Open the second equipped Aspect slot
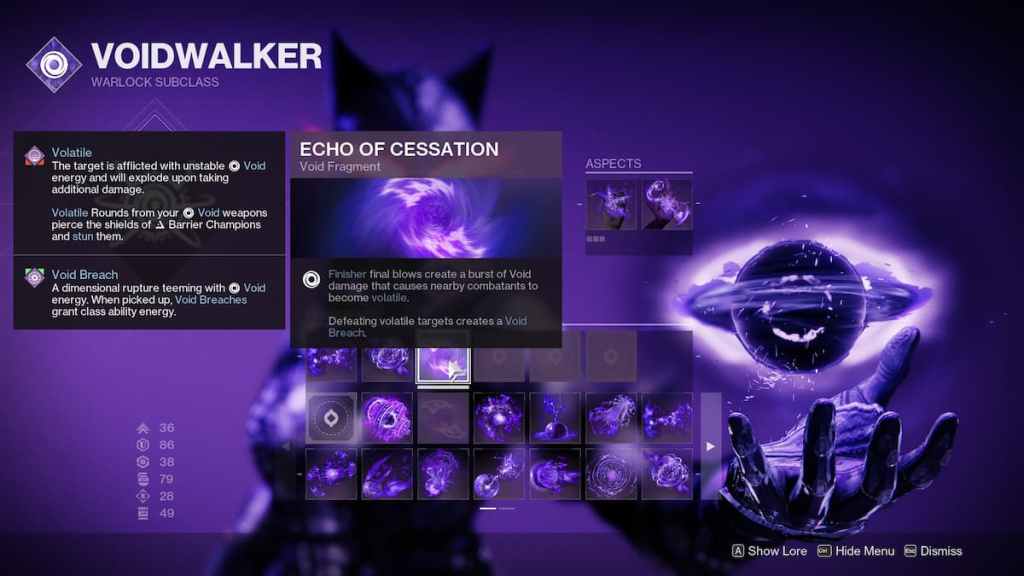The image size is (1024, 576). 667,203
